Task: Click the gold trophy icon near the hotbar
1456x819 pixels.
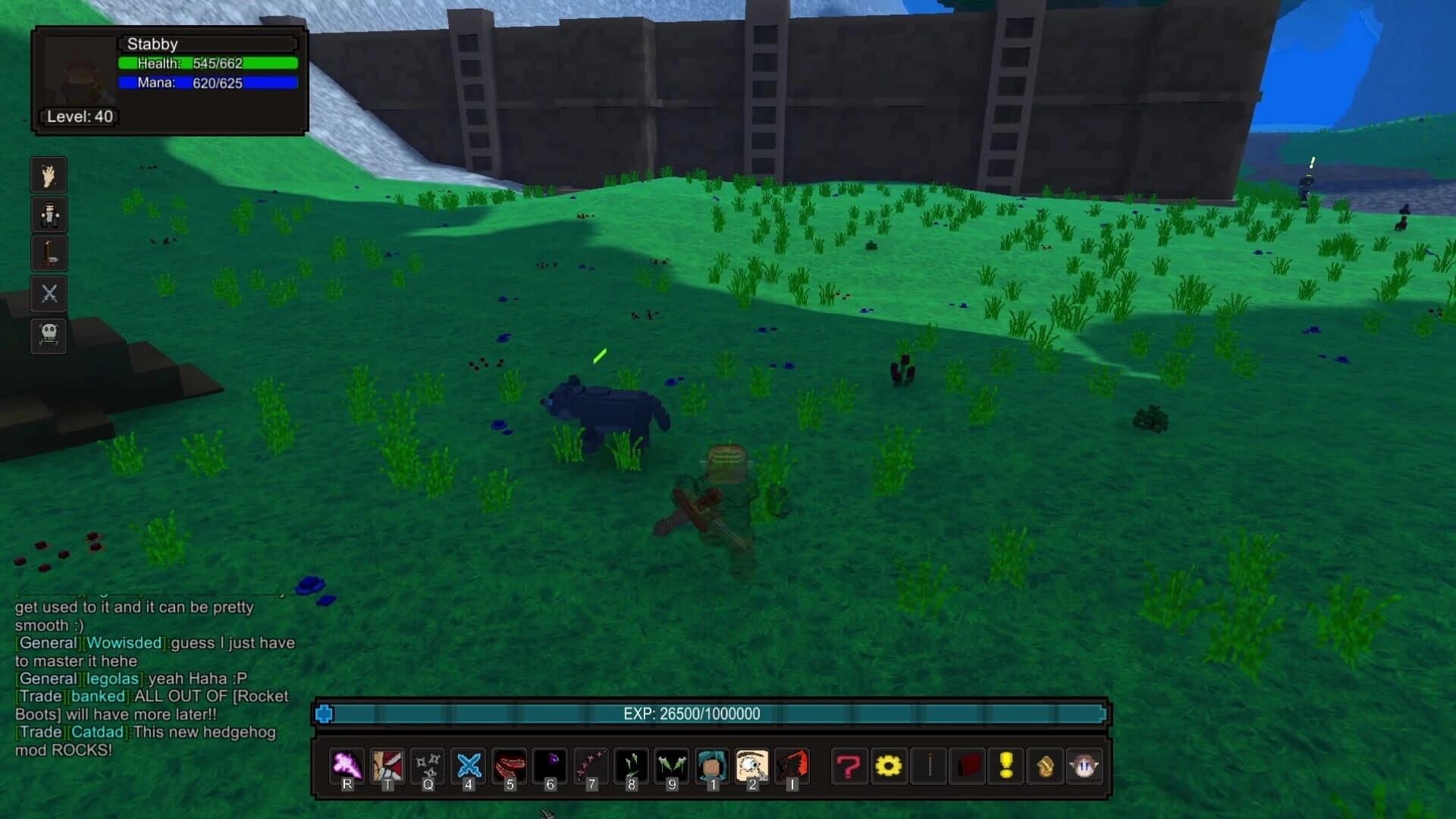Action: [1046, 767]
